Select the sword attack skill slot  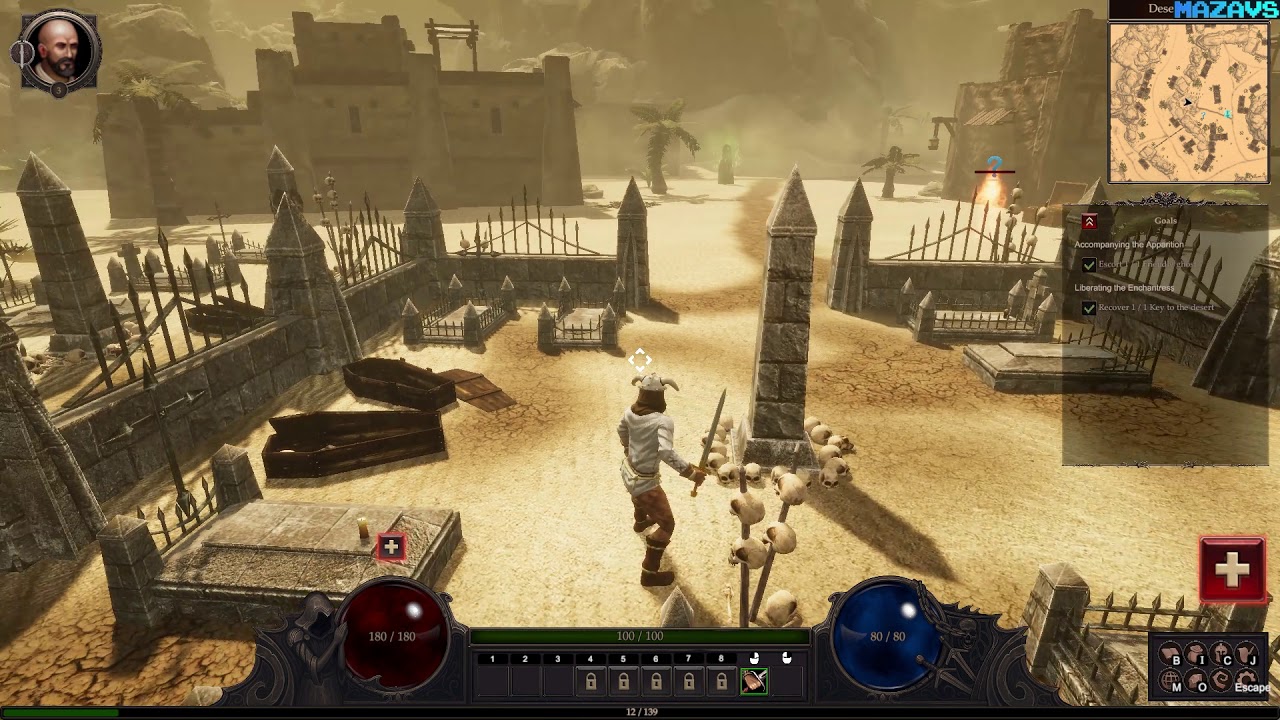tap(754, 681)
